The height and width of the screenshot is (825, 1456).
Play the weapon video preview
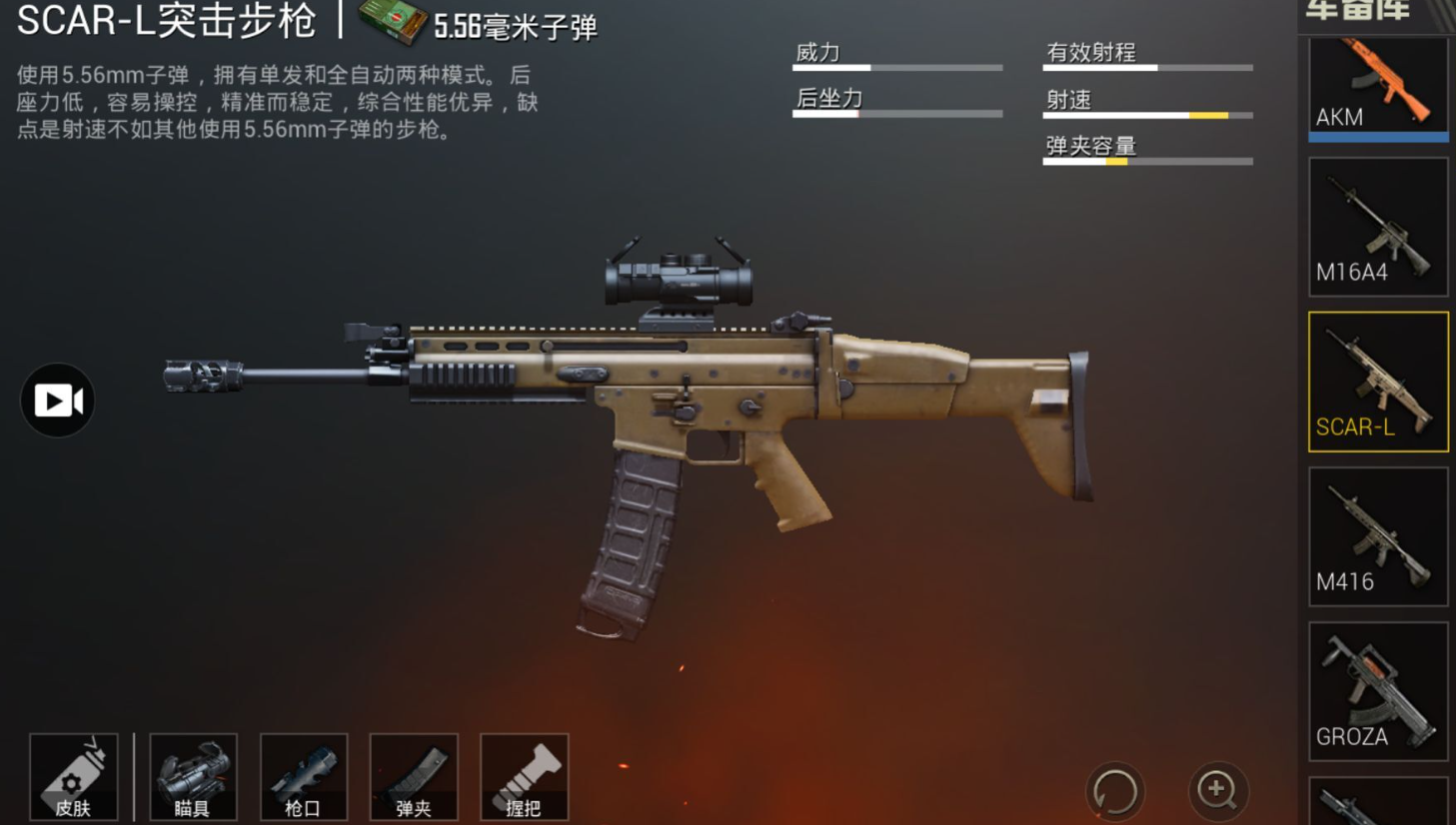pos(56,399)
